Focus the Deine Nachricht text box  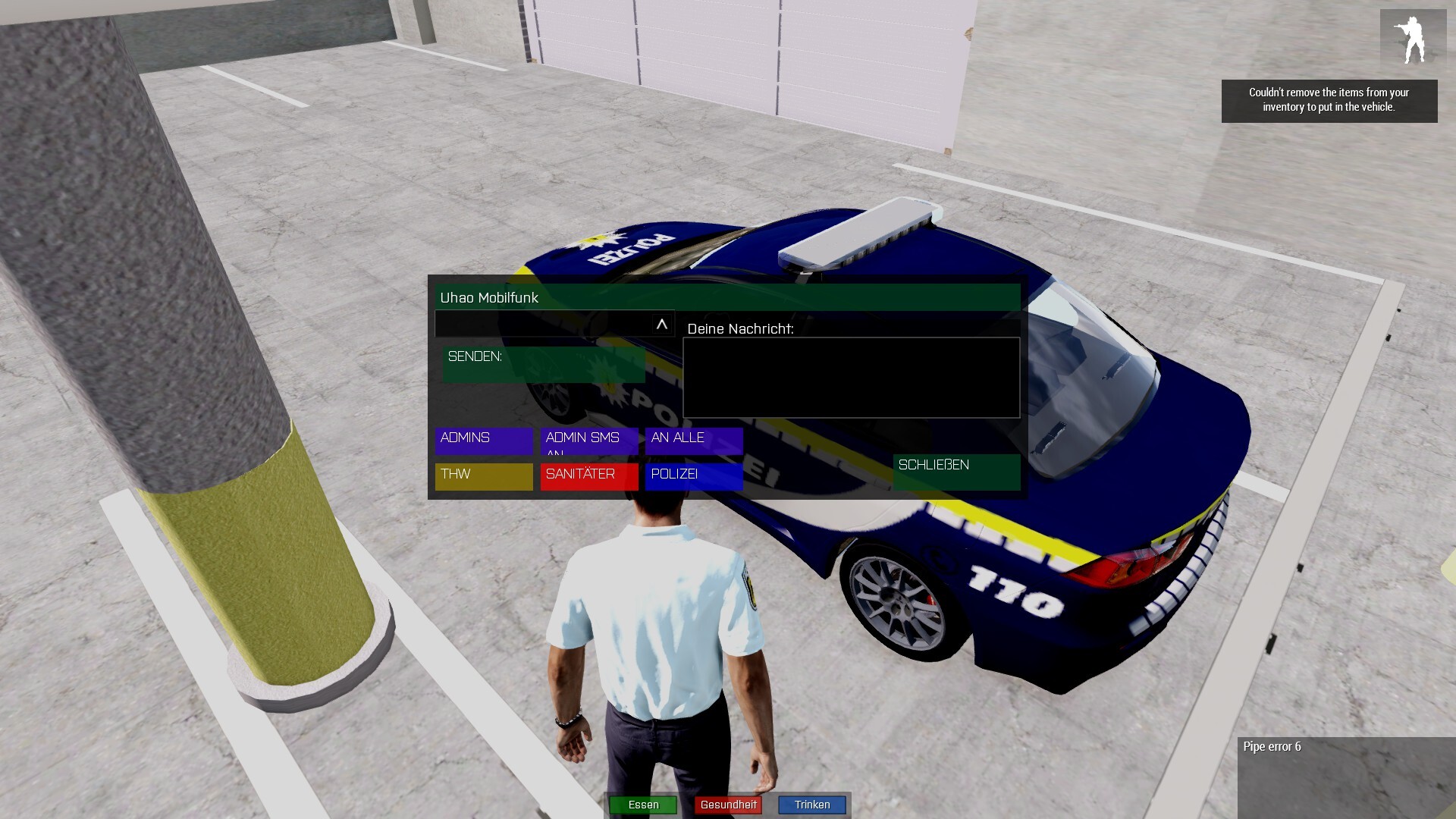coord(851,378)
